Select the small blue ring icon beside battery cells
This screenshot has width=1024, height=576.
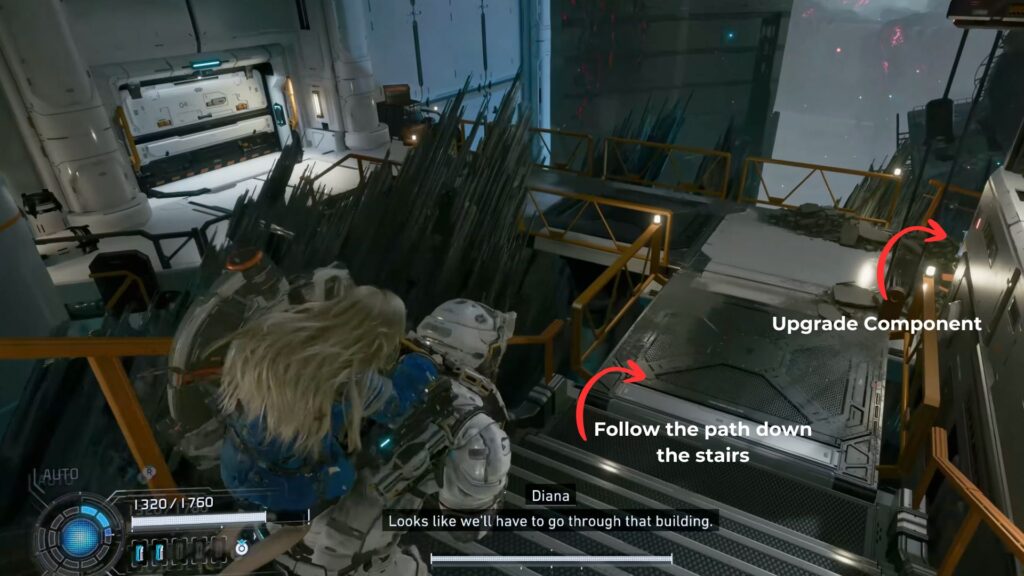point(241,549)
